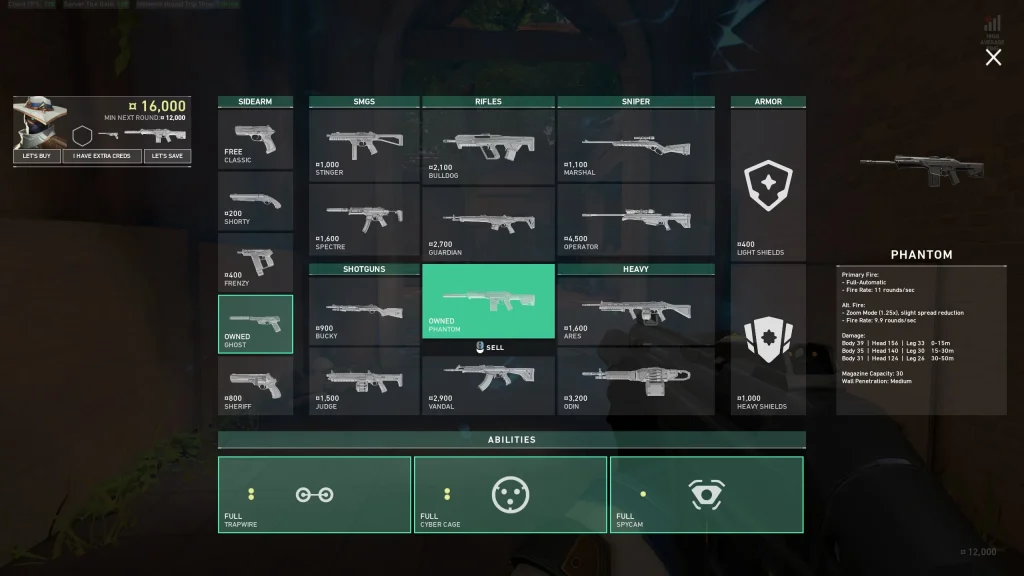Announce "Let's Buy" to the team
This screenshot has height=576, width=1024.
(x=36, y=156)
